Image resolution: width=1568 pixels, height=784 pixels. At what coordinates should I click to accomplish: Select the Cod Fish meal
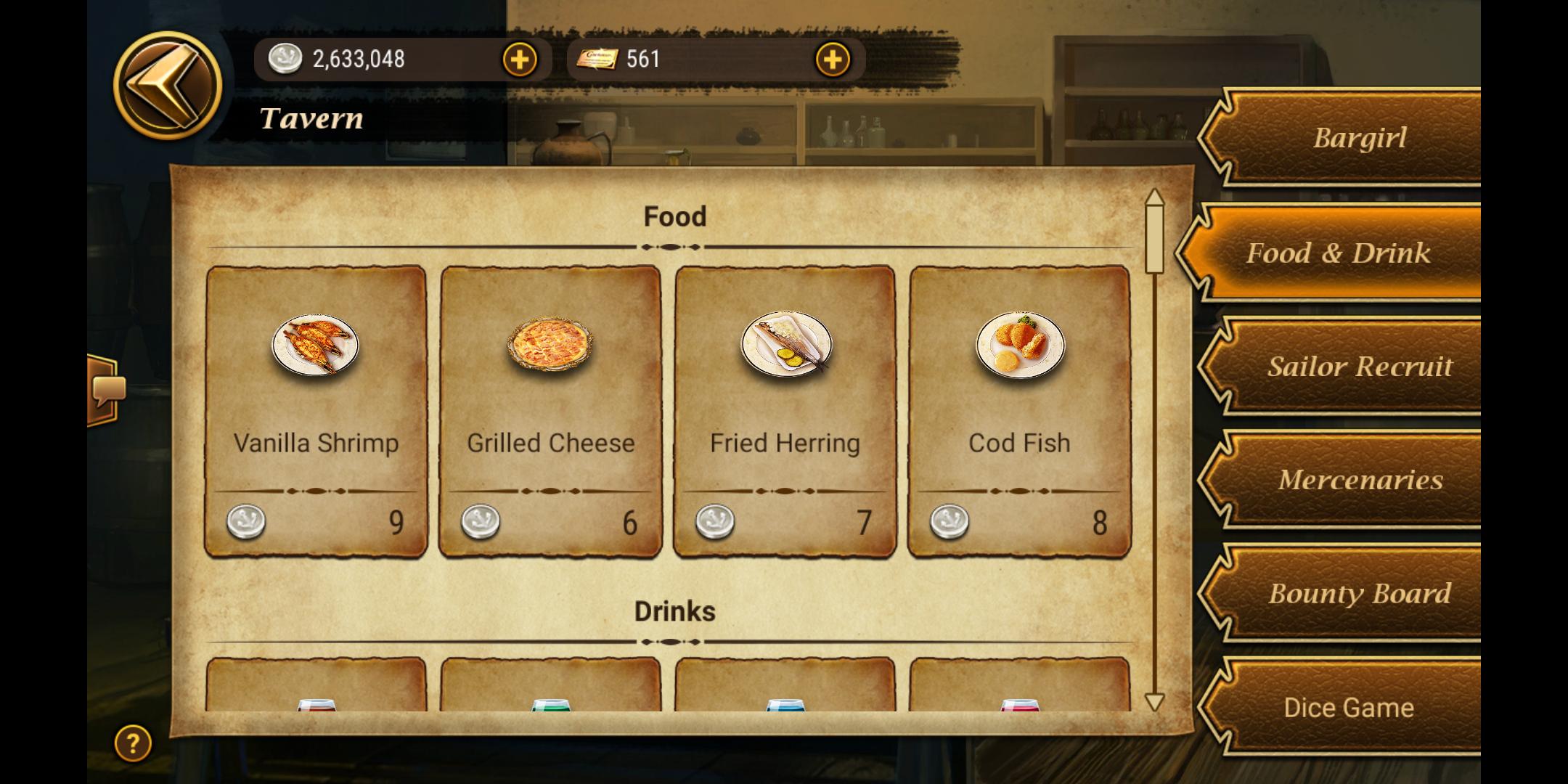1019,412
